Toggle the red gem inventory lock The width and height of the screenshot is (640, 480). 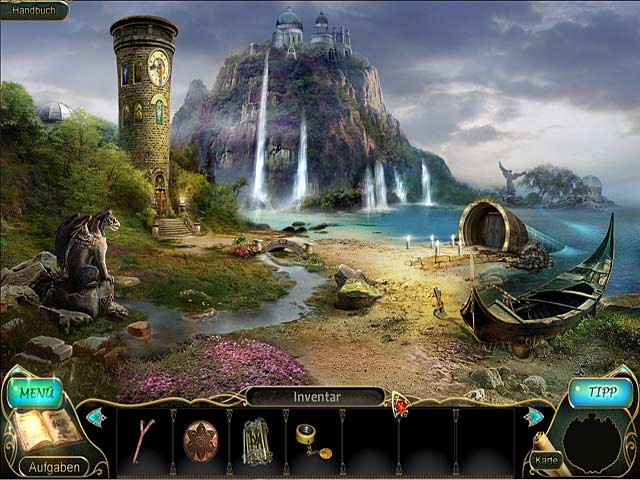(402, 405)
